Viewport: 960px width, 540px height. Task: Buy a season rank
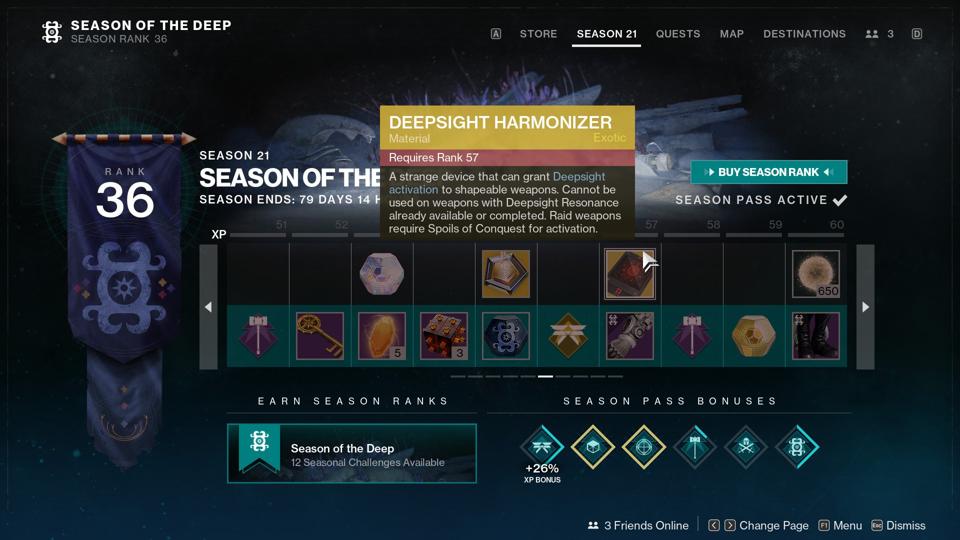(x=768, y=172)
